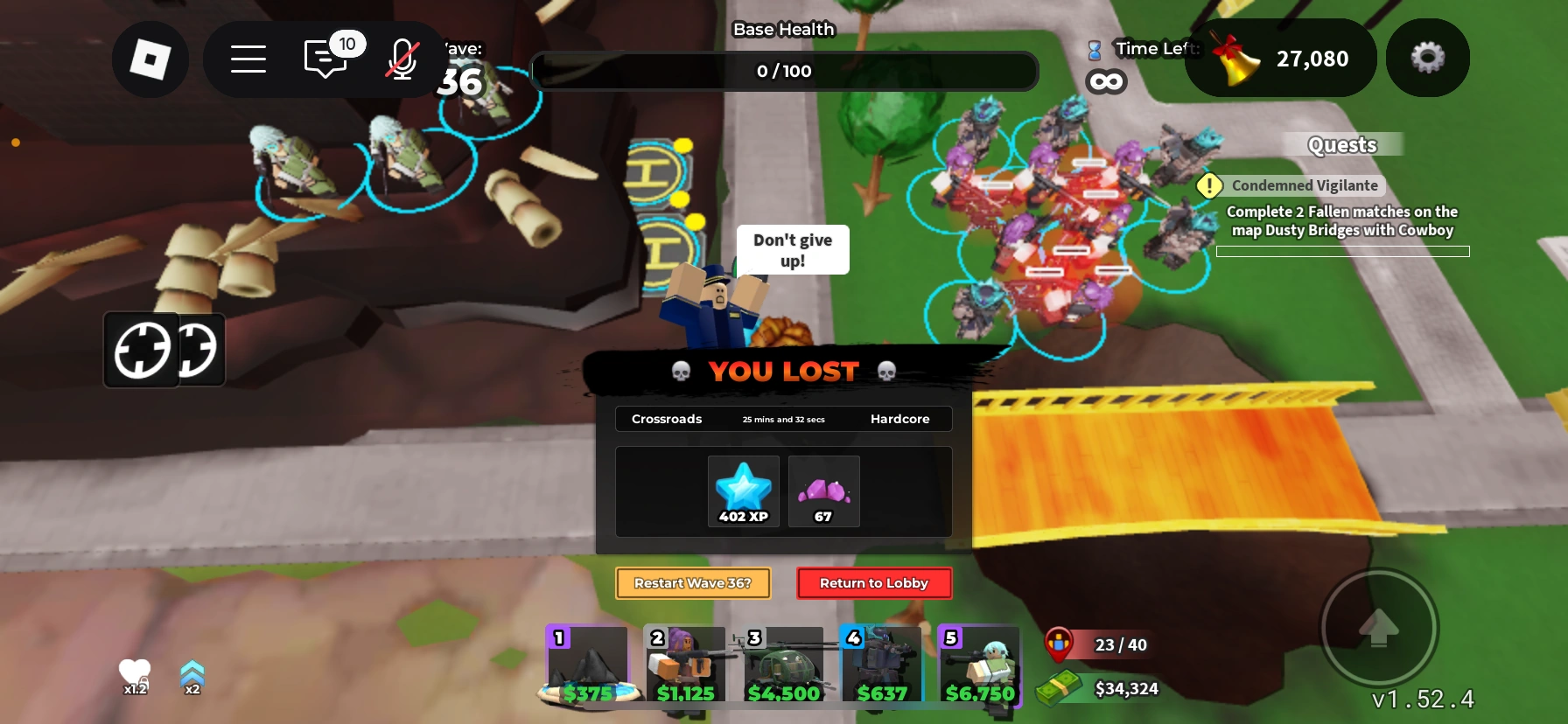1568x724 pixels.
Task: Select the Crossroads map label
Action: (666, 419)
